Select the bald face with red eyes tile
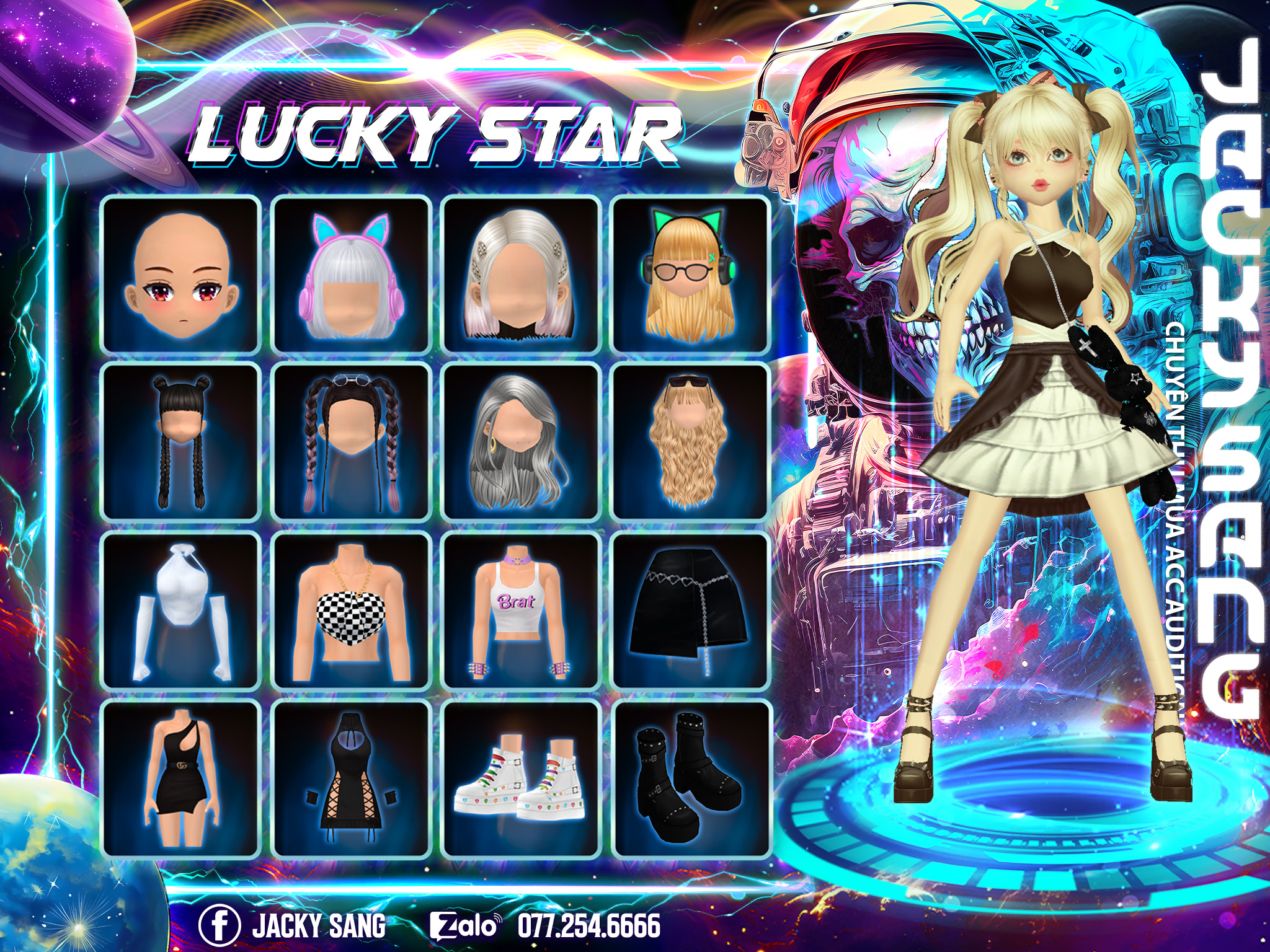 tap(180, 275)
